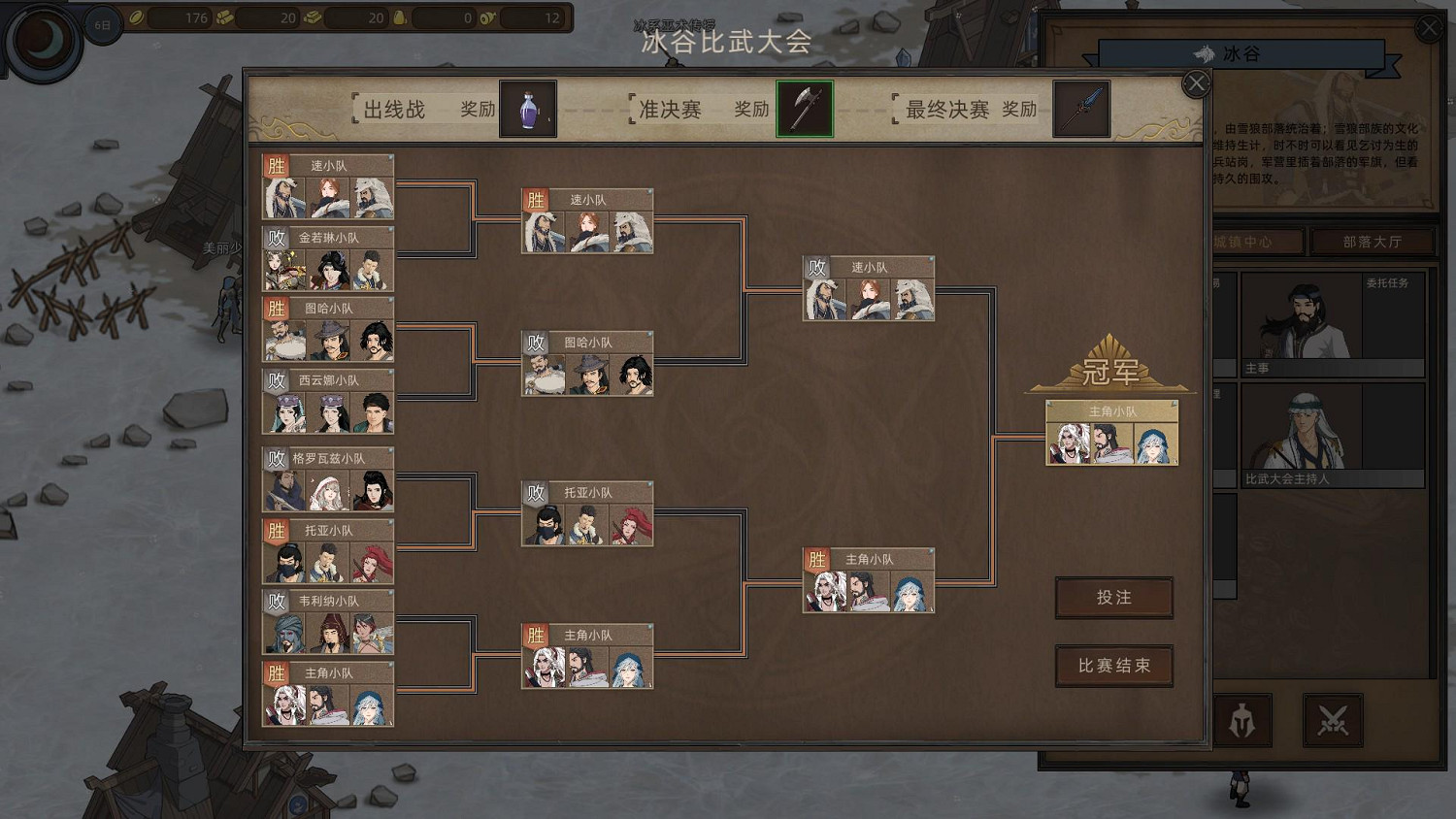Click the gold ingot resource icon
Image resolution: width=1456 pixels, height=819 pixels.
click(x=312, y=18)
